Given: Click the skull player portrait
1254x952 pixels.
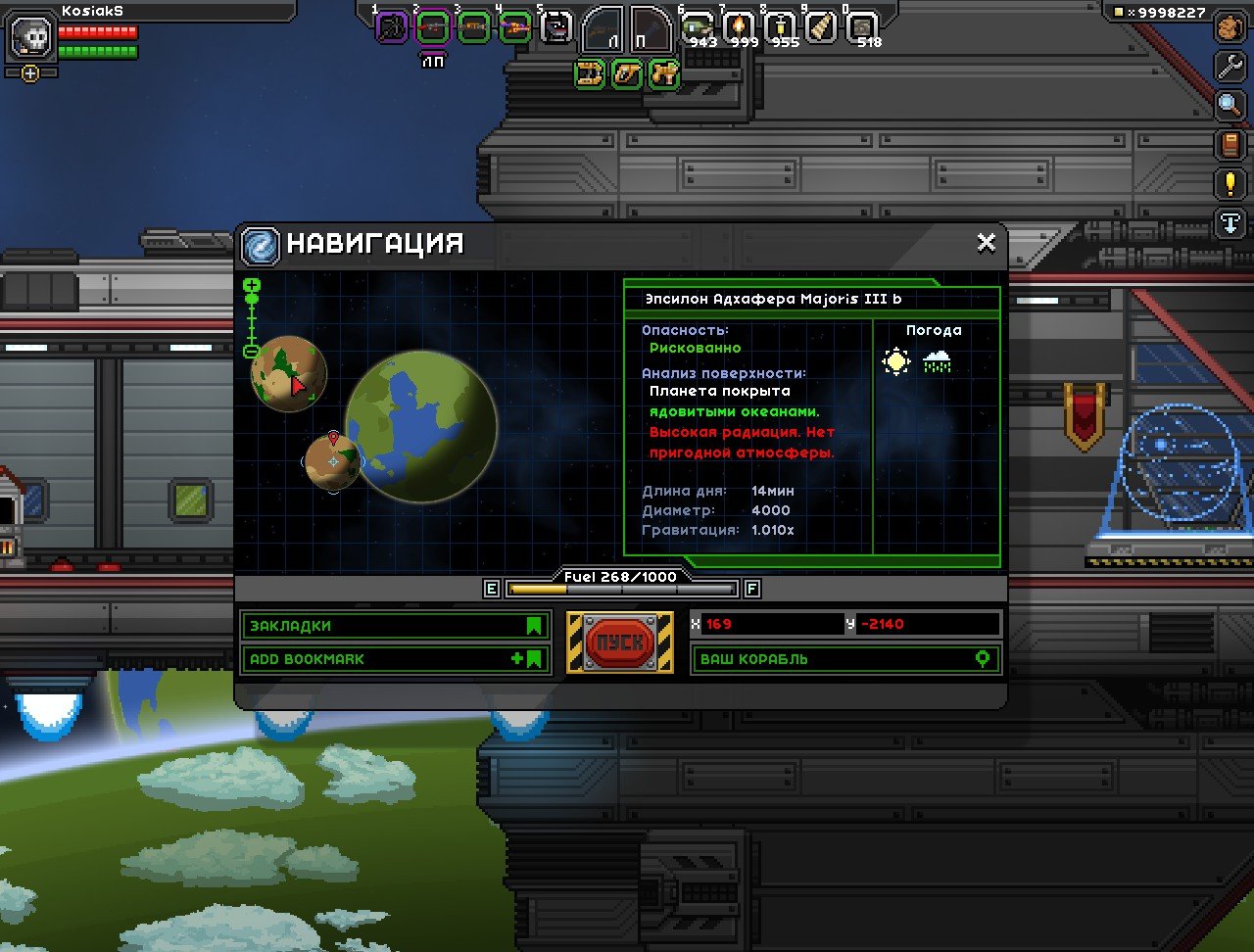Looking at the screenshot, I should pyautogui.click(x=30, y=37).
